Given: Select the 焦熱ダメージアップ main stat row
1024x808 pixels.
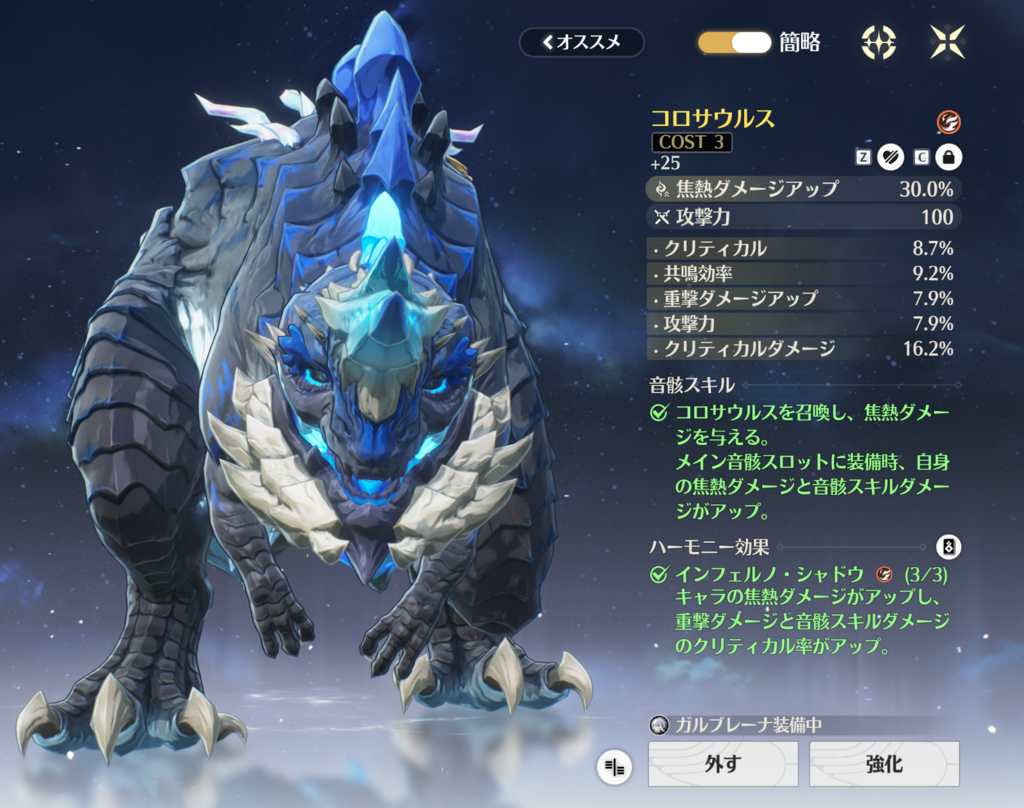Looking at the screenshot, I should 801,188.
